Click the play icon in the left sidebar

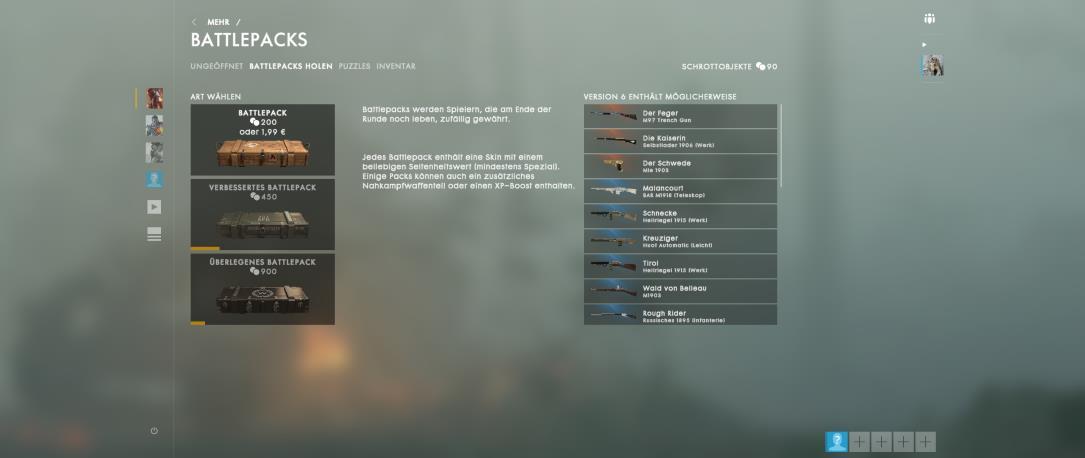pyautogui.click(x=154, y=207)
